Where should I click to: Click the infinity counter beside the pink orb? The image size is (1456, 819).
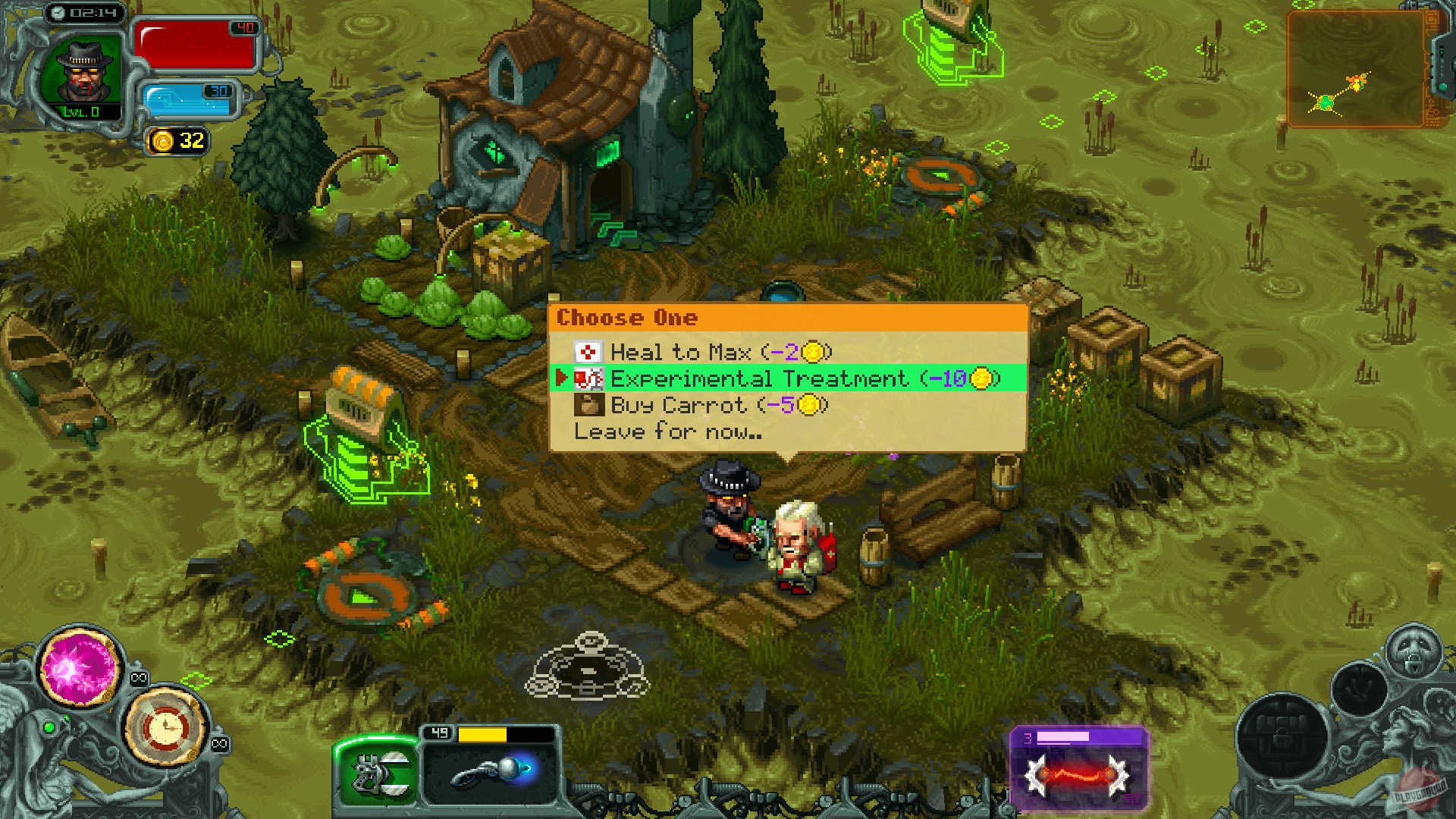coord(138,677)
